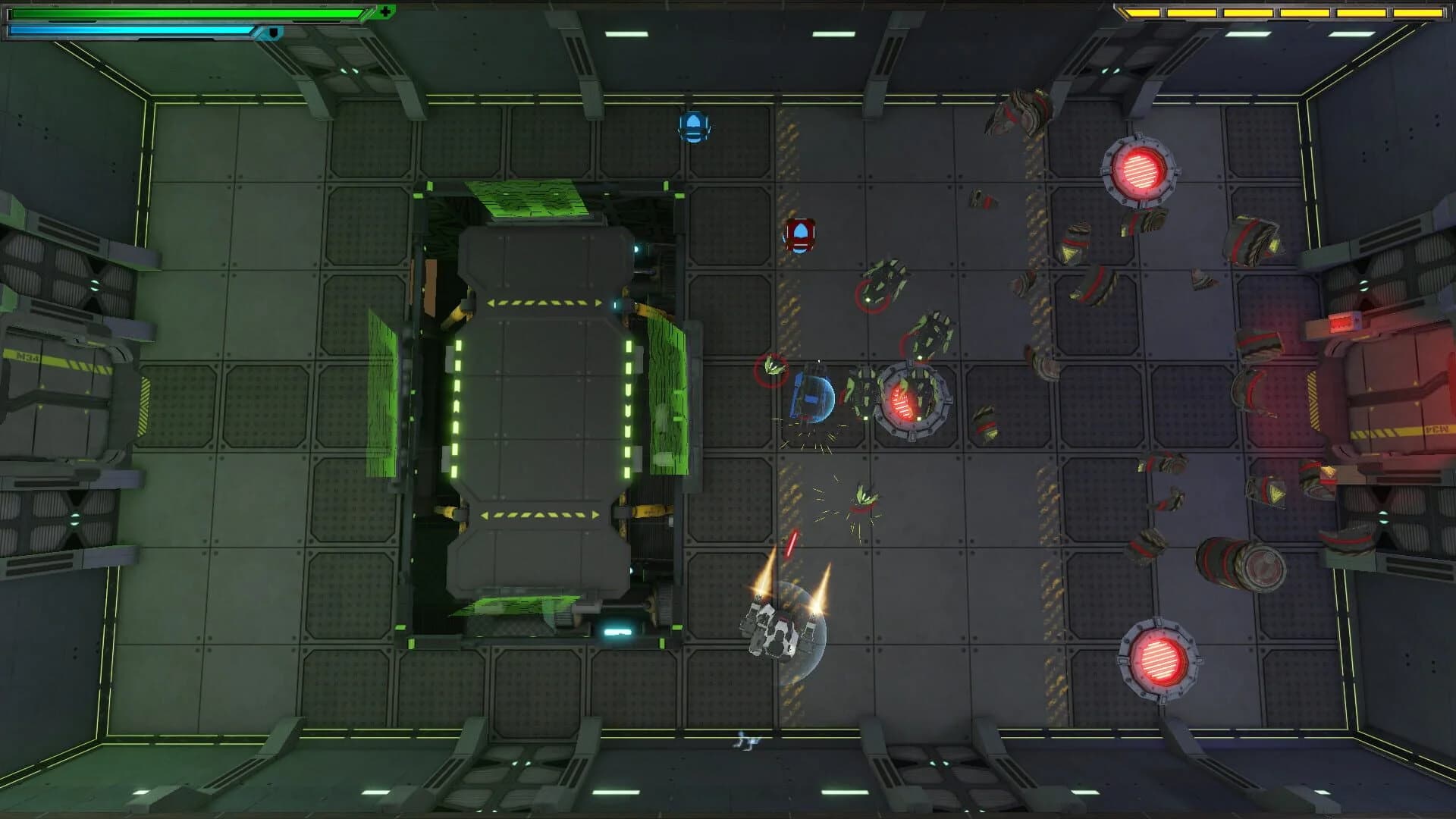Target the red helmet enemy above center
Image resolution: width=1456 pixels, height=819 pixels.
tap(802, 234)
